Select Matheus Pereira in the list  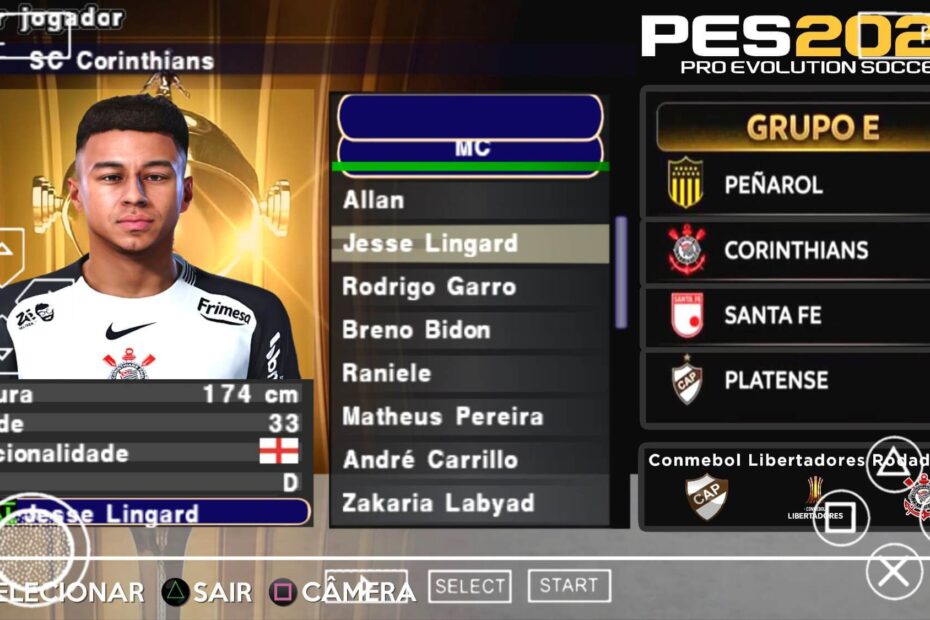(470, 416)
